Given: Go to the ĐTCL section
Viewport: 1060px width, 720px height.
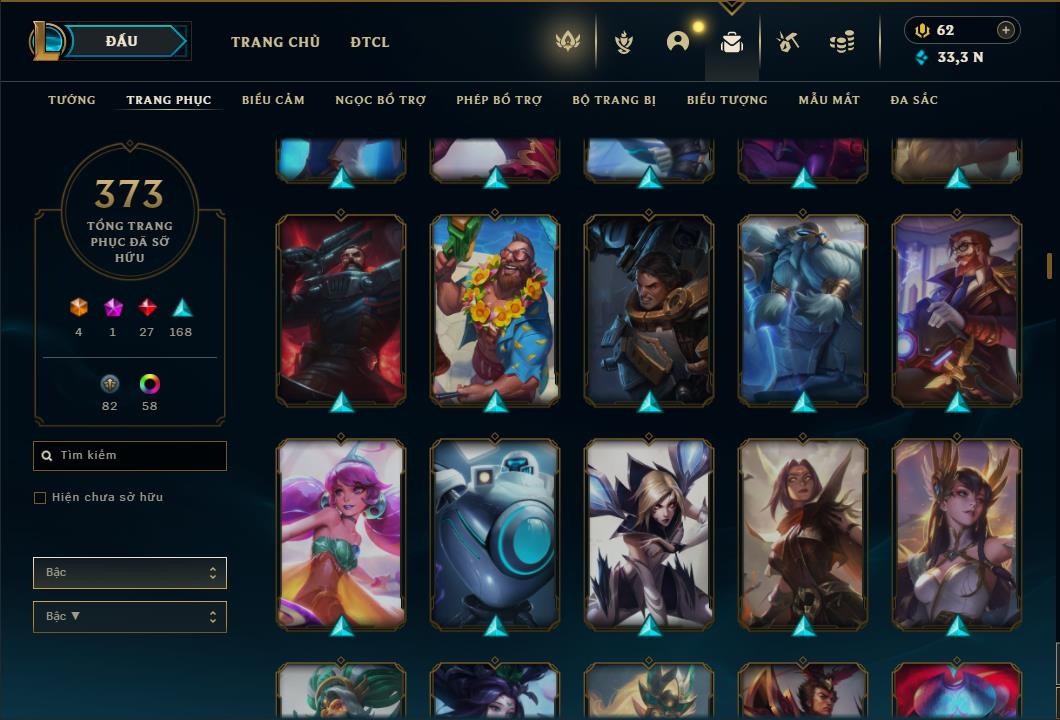Looking at the screenshot, I should [370, 42].
